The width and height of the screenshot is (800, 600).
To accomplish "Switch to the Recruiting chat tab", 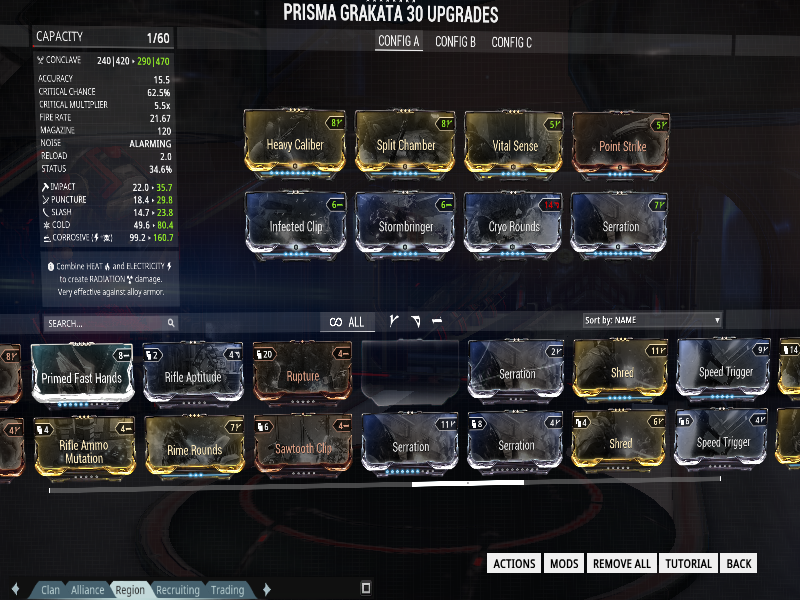I will (x=176, y=590).
